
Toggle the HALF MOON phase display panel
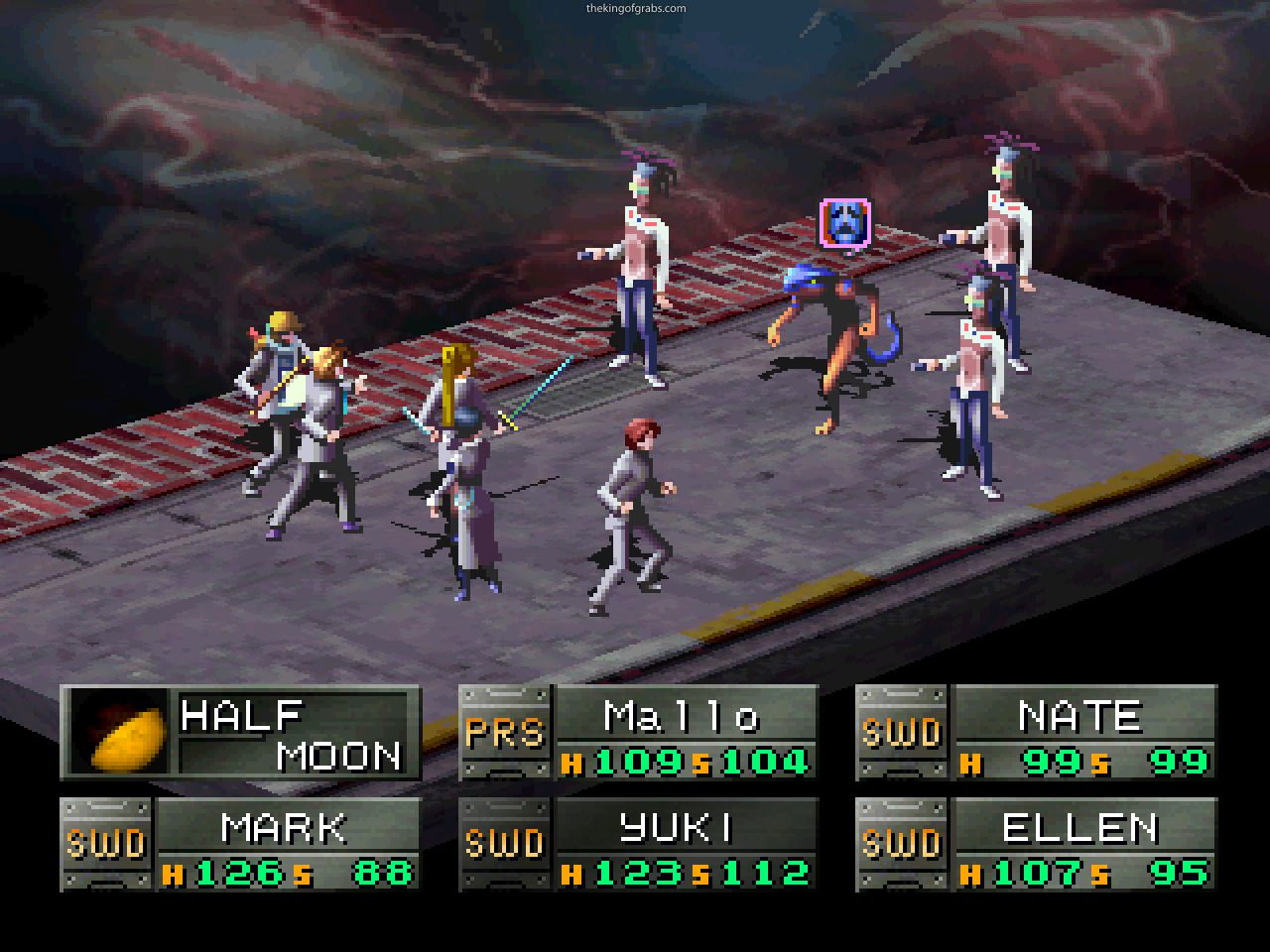pyautogui.click(x=238, y=734)
